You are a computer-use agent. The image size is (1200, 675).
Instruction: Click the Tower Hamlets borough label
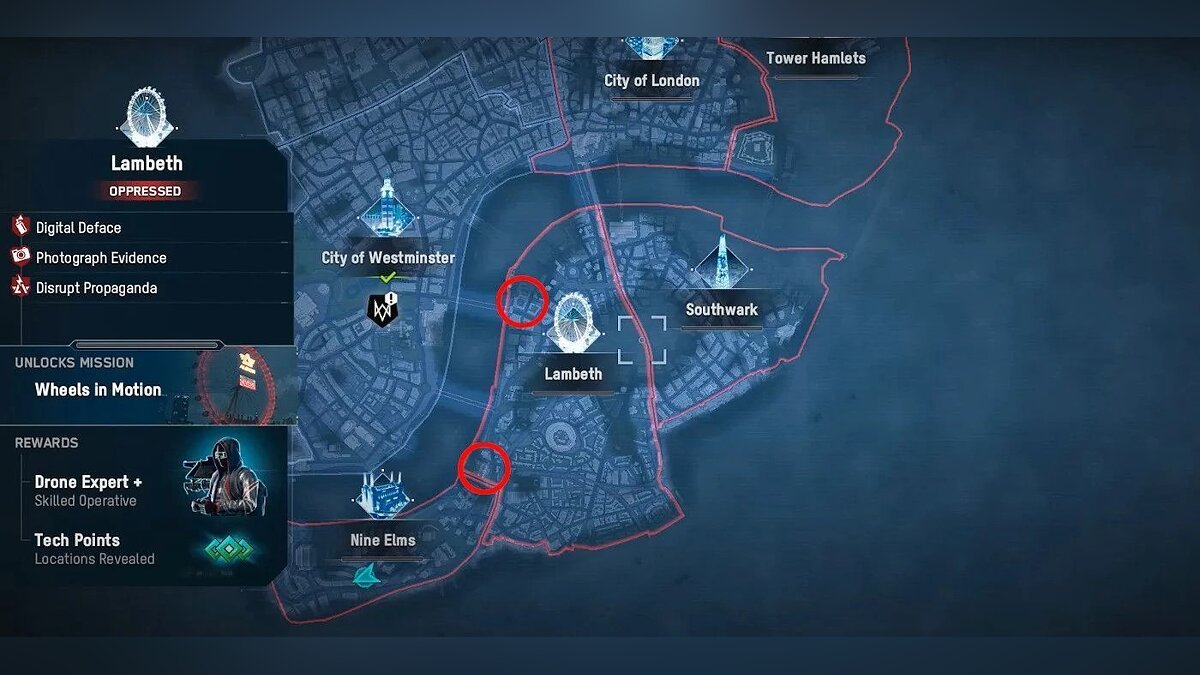(815, 58)
